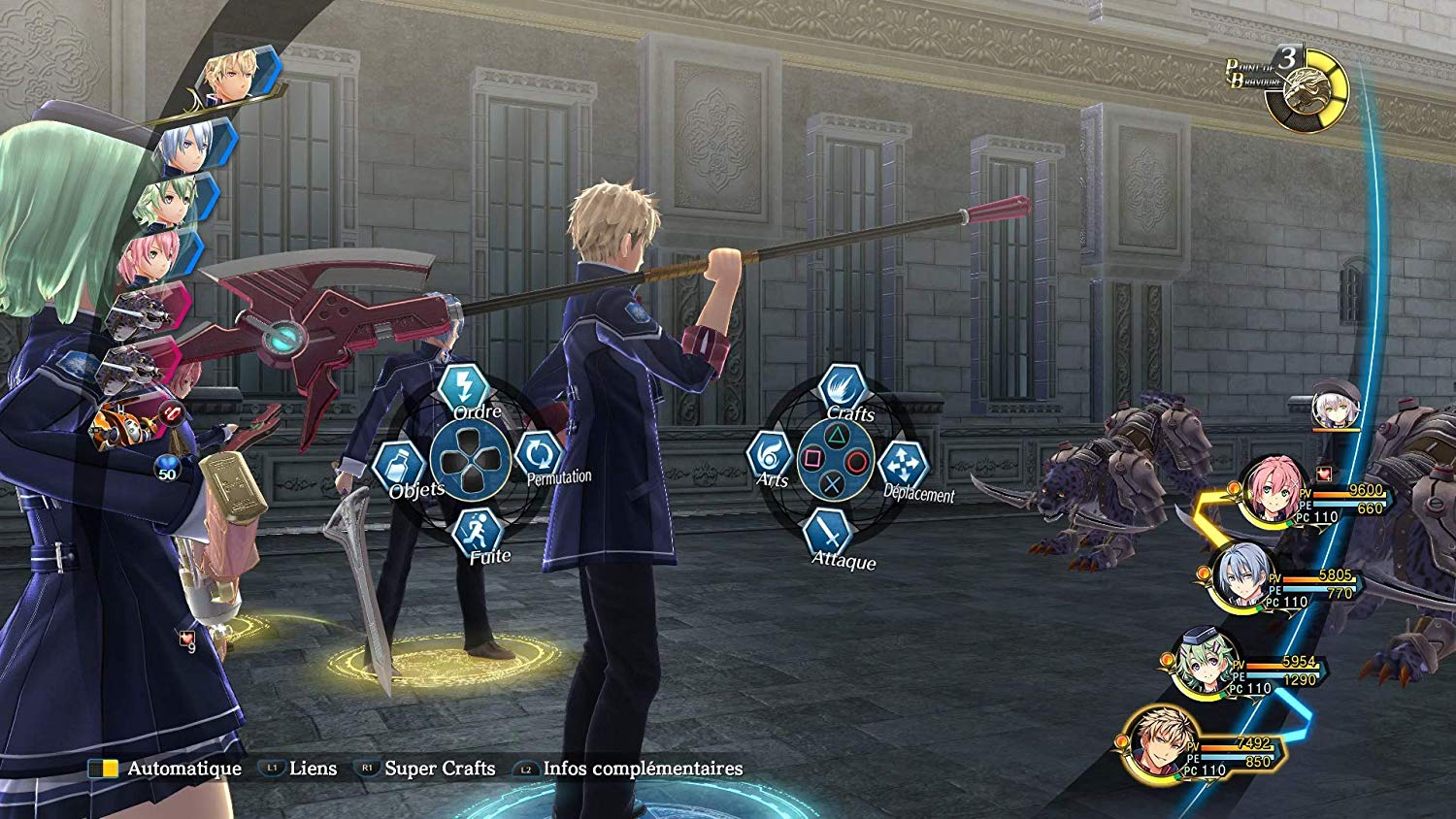Open the Objets item menu
The width and height of the screenshot is (1456, 819).
click(398, 466)
